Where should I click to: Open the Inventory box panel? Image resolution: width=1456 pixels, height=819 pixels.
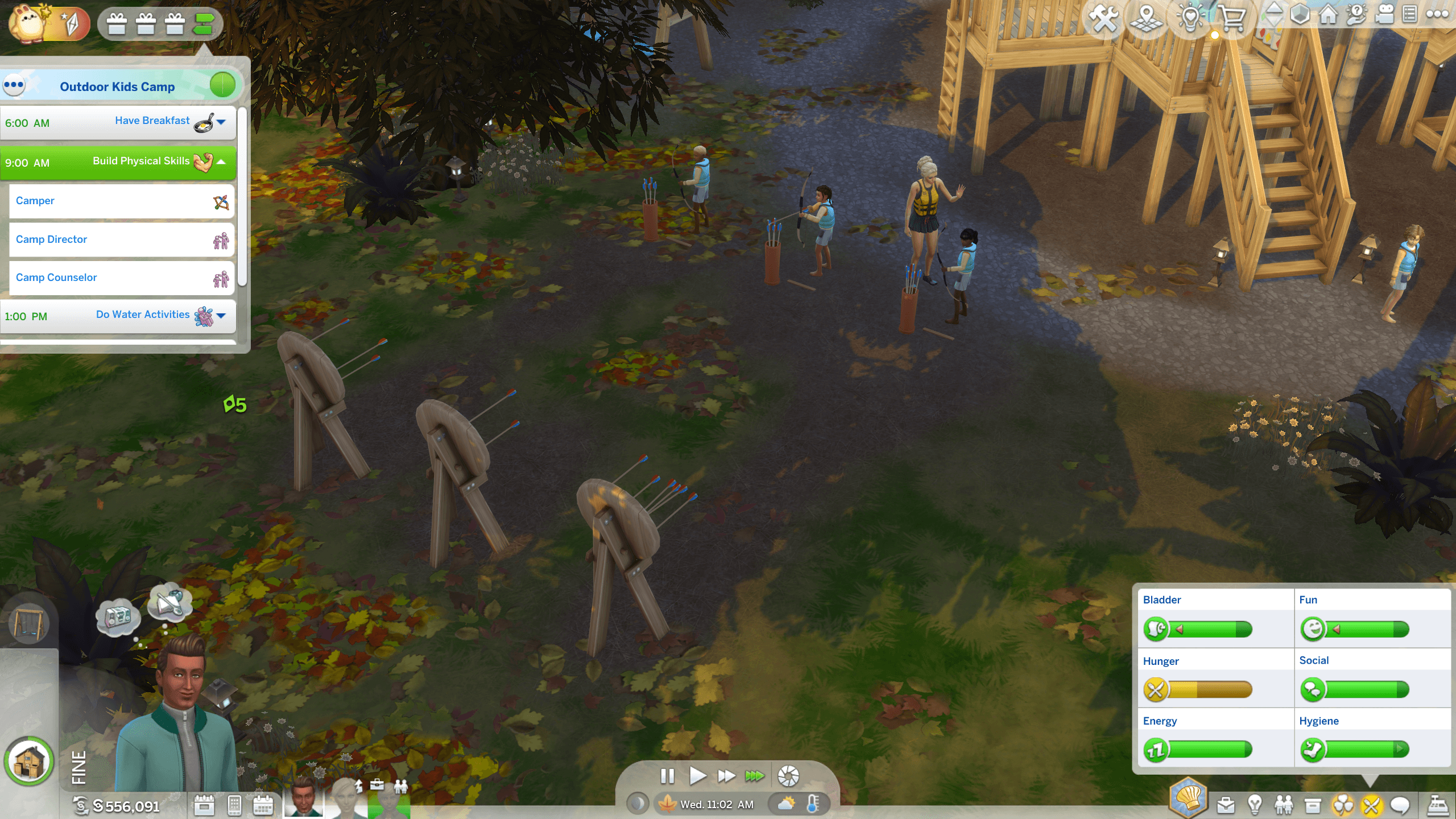click(x=1313, y=805)
